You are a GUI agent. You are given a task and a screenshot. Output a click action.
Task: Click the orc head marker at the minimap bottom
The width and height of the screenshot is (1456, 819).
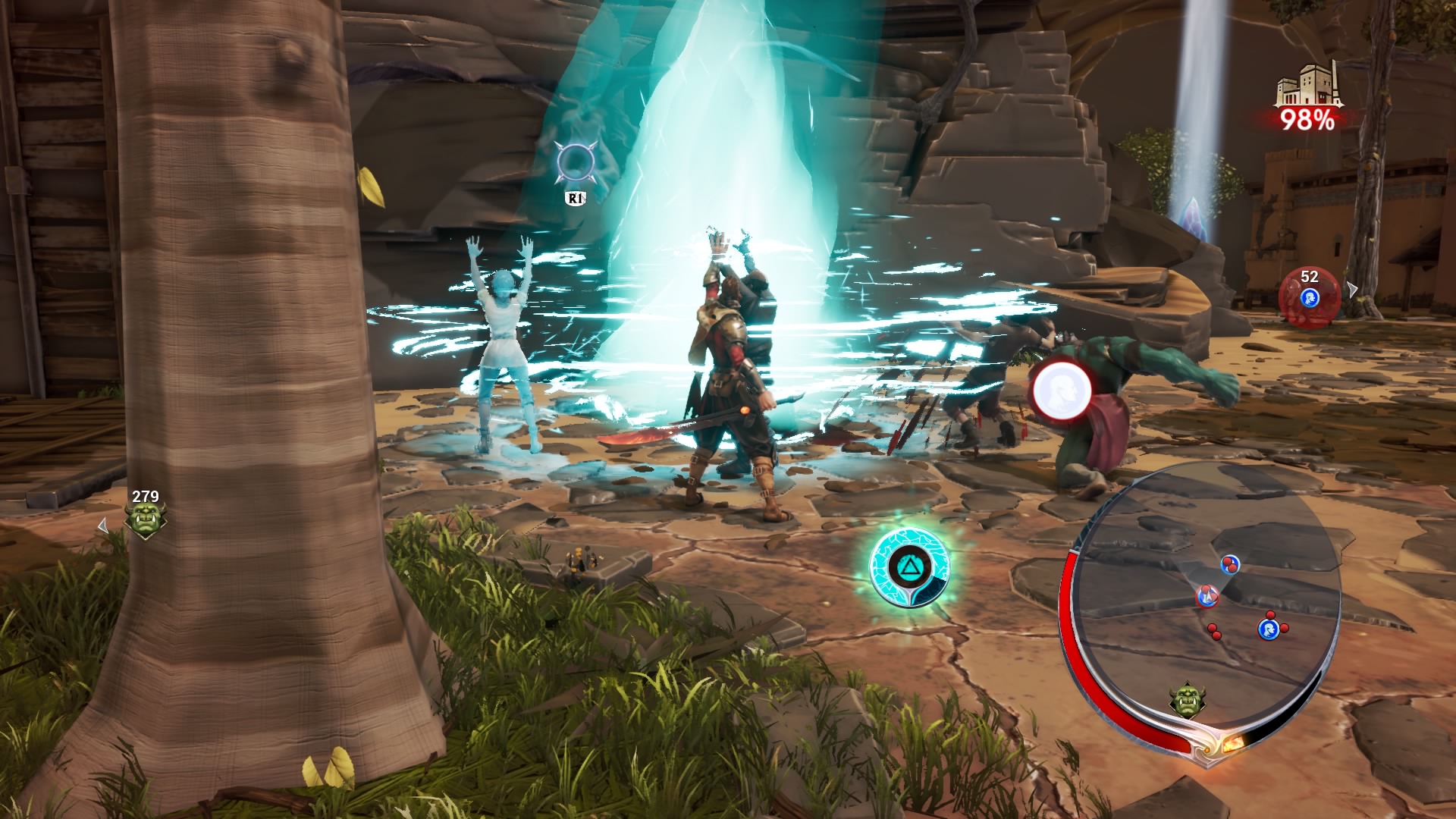(1187, 698)
